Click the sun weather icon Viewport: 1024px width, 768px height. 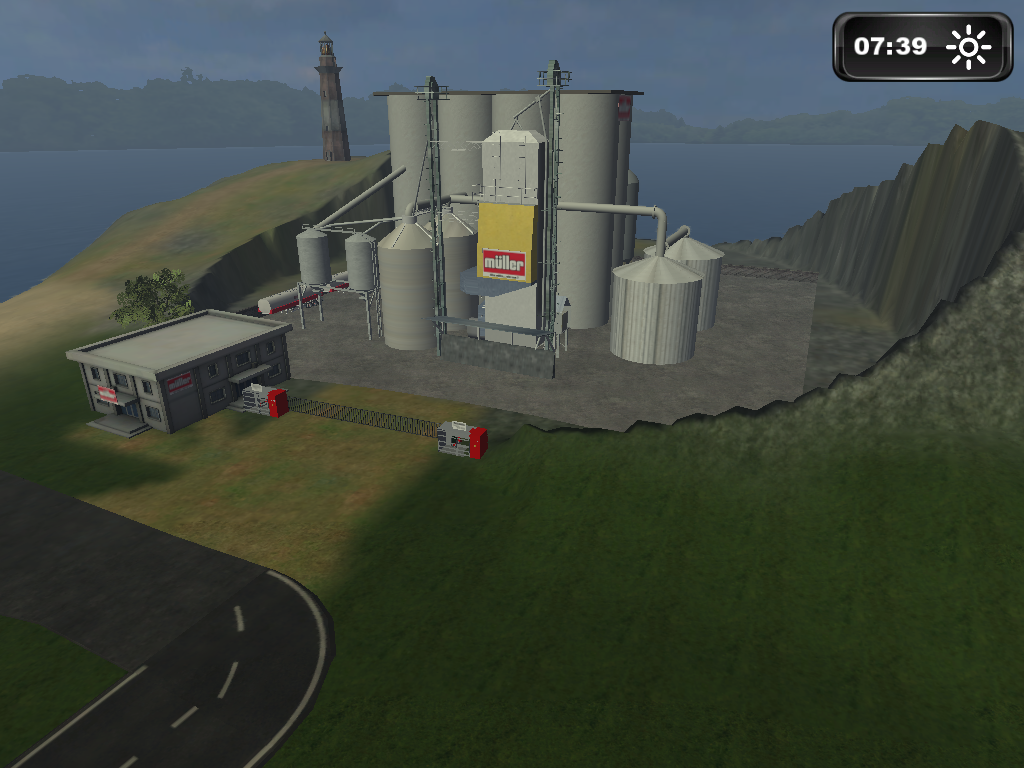click(968, 47)
